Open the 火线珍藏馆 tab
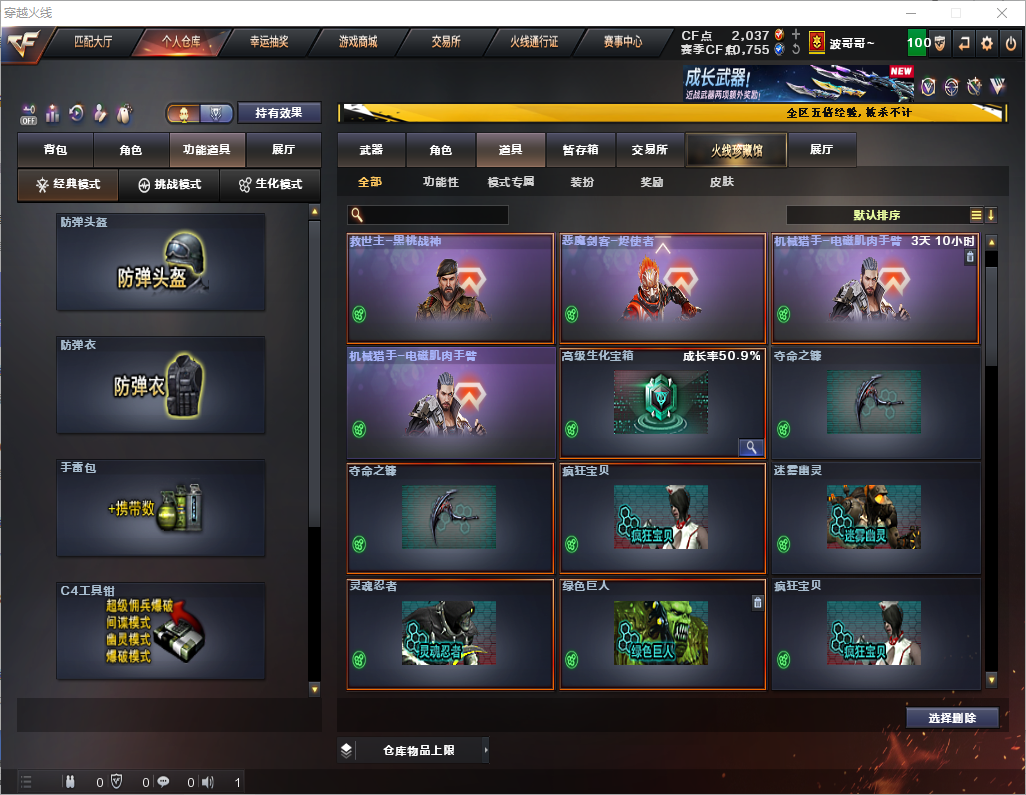This screenshot has height=795, width=1026. pyautogui.click(x=736, y=150)
